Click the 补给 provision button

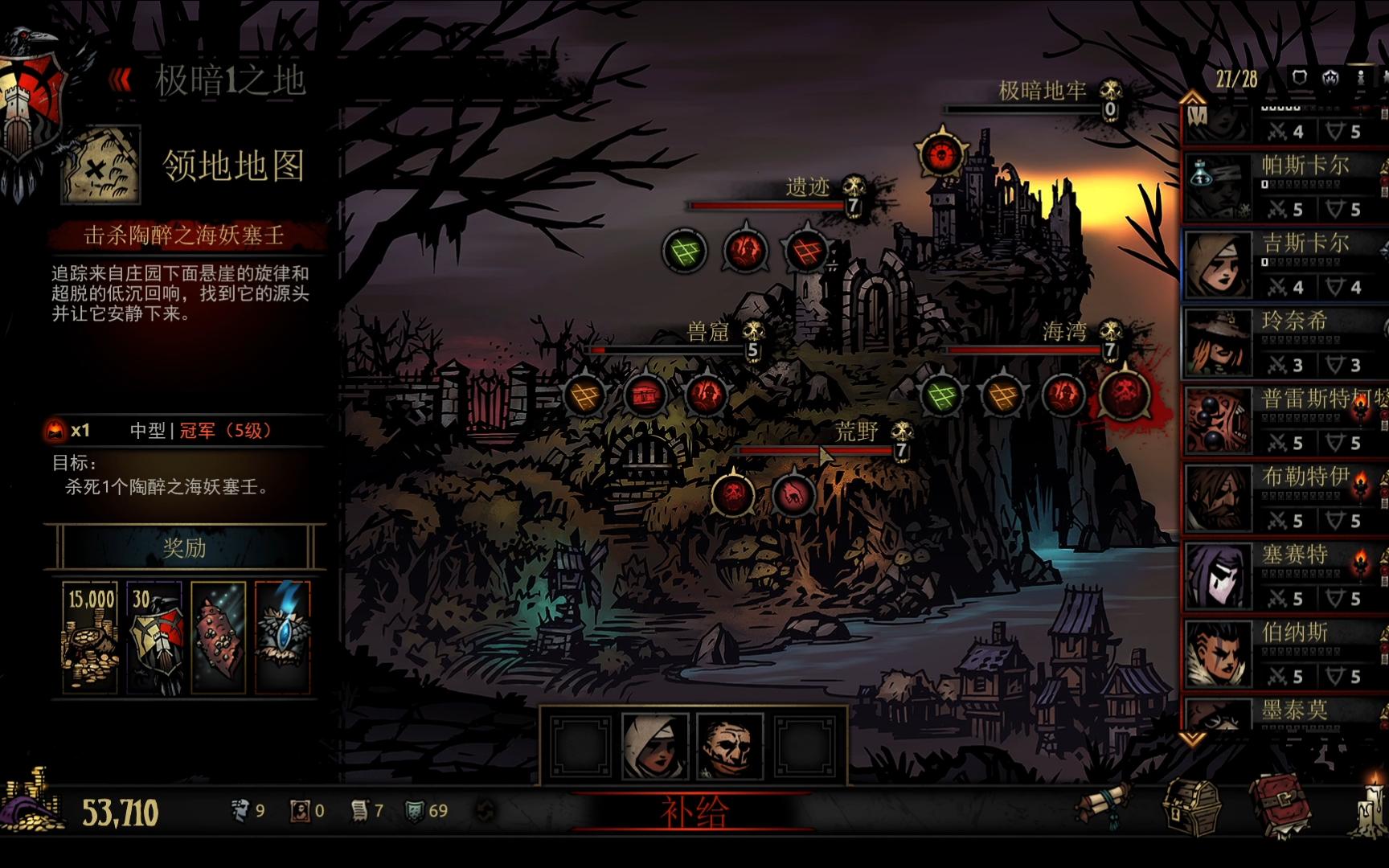694,812
